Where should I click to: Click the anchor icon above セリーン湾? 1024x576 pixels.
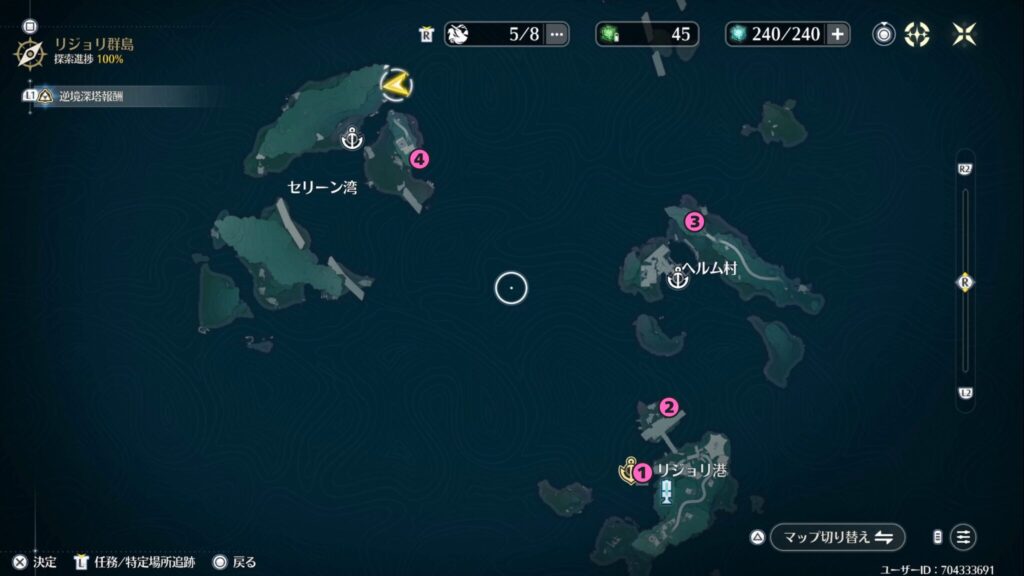351,138
